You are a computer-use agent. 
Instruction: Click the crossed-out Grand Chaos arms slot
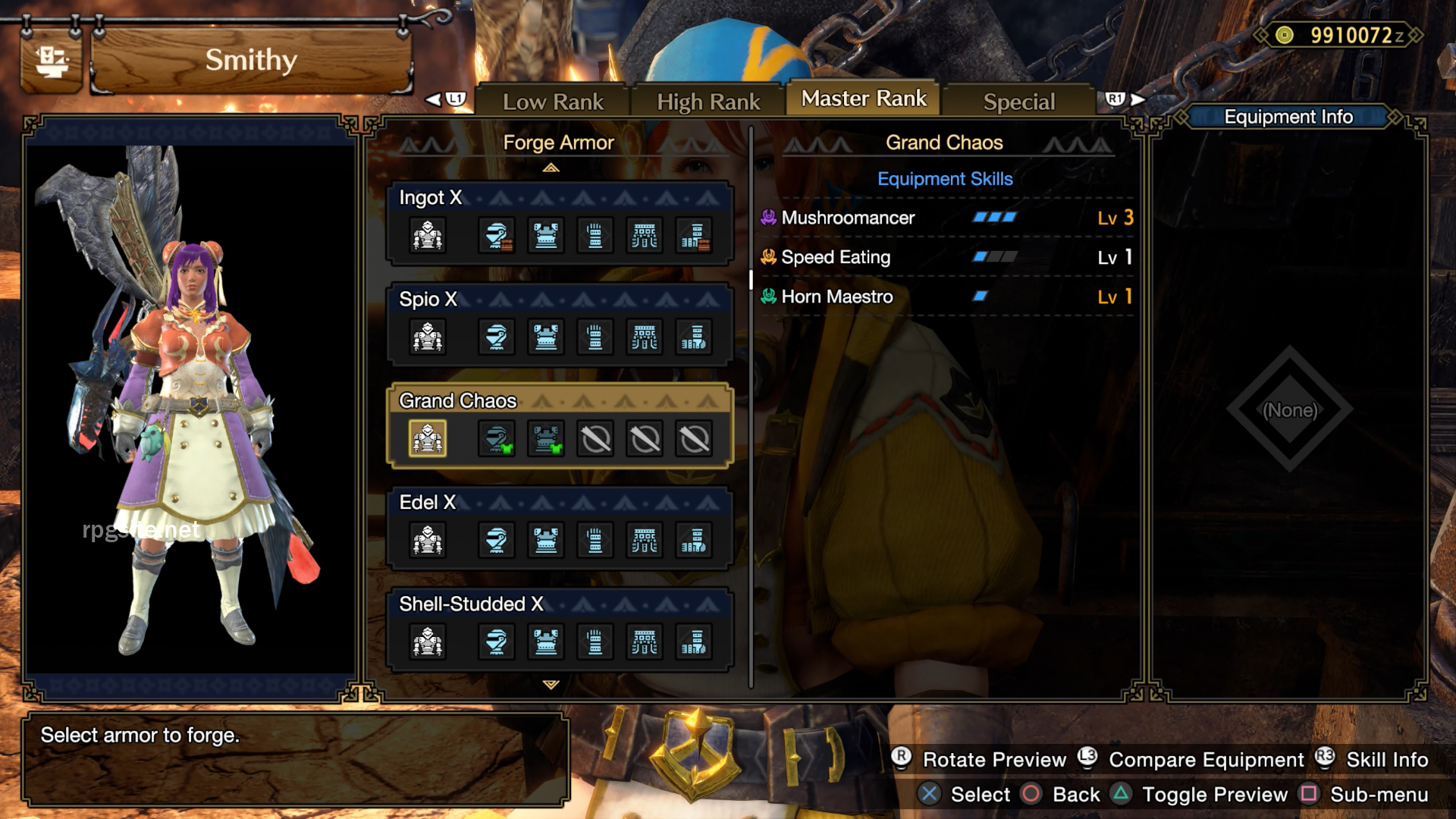595,438
